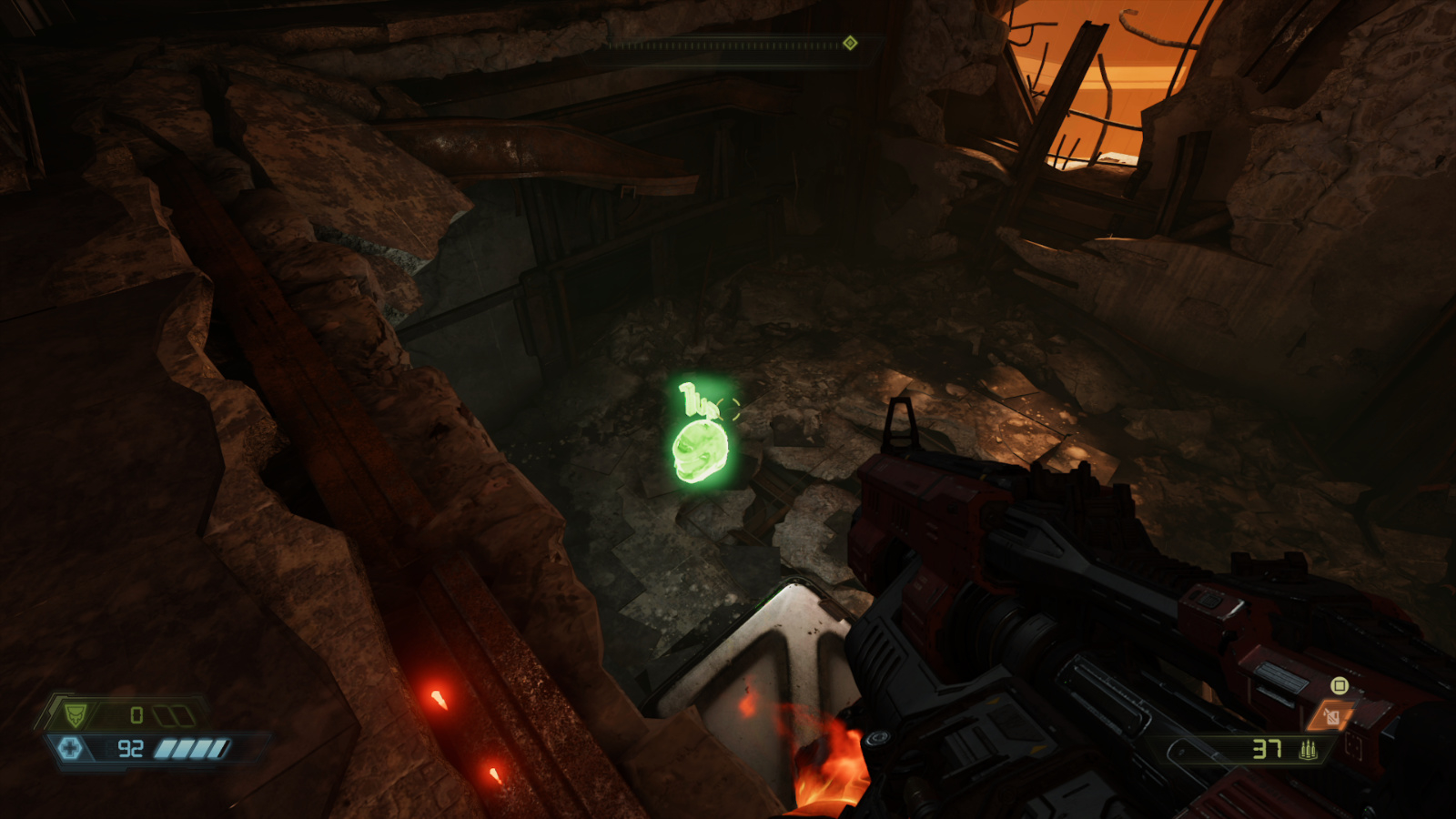The width and height of the screenshot is (1456, 819).
Task: Select the health cross icon
Action: (70, 750)
